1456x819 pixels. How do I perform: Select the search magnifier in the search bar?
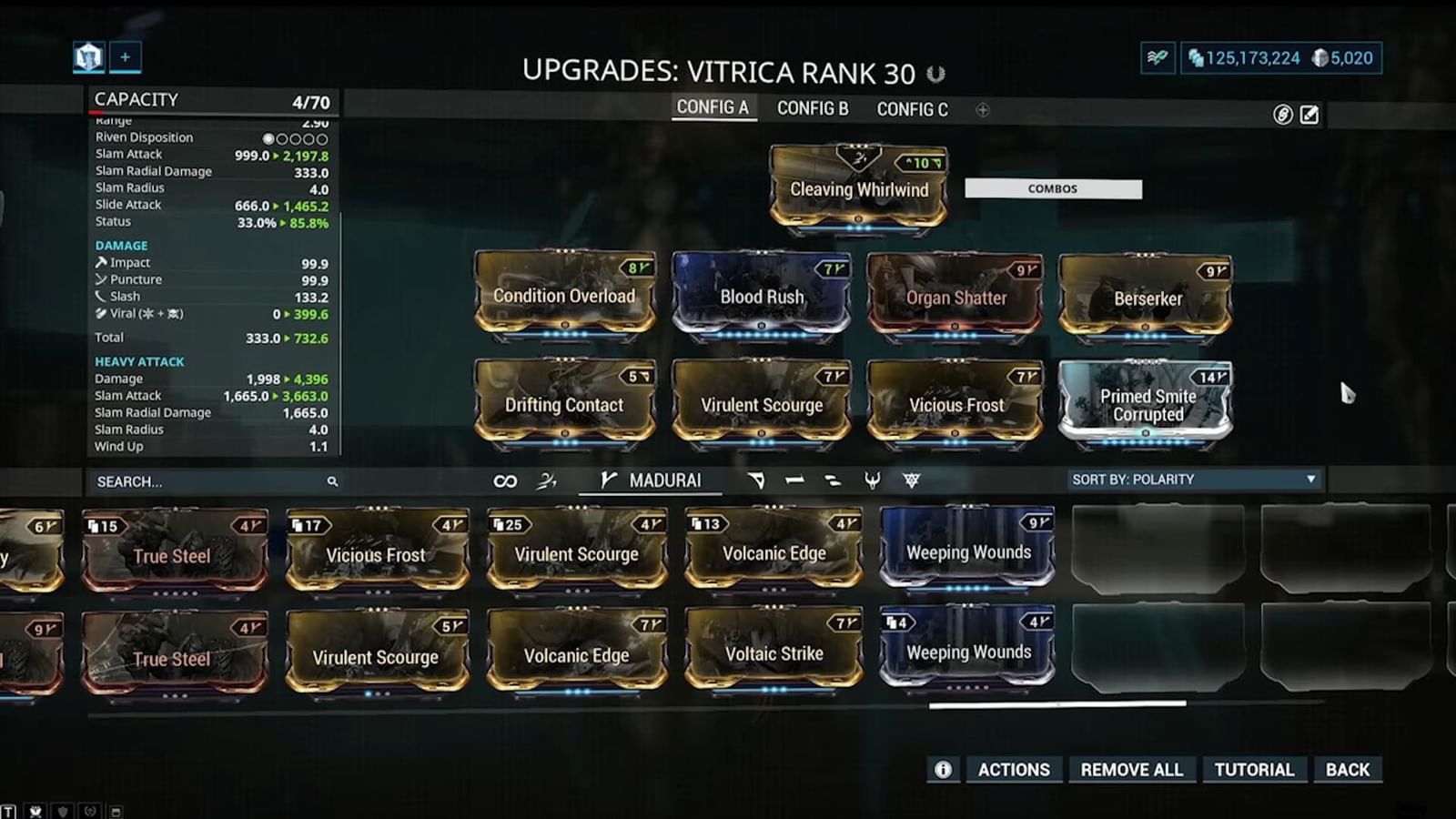pos(333,480)
